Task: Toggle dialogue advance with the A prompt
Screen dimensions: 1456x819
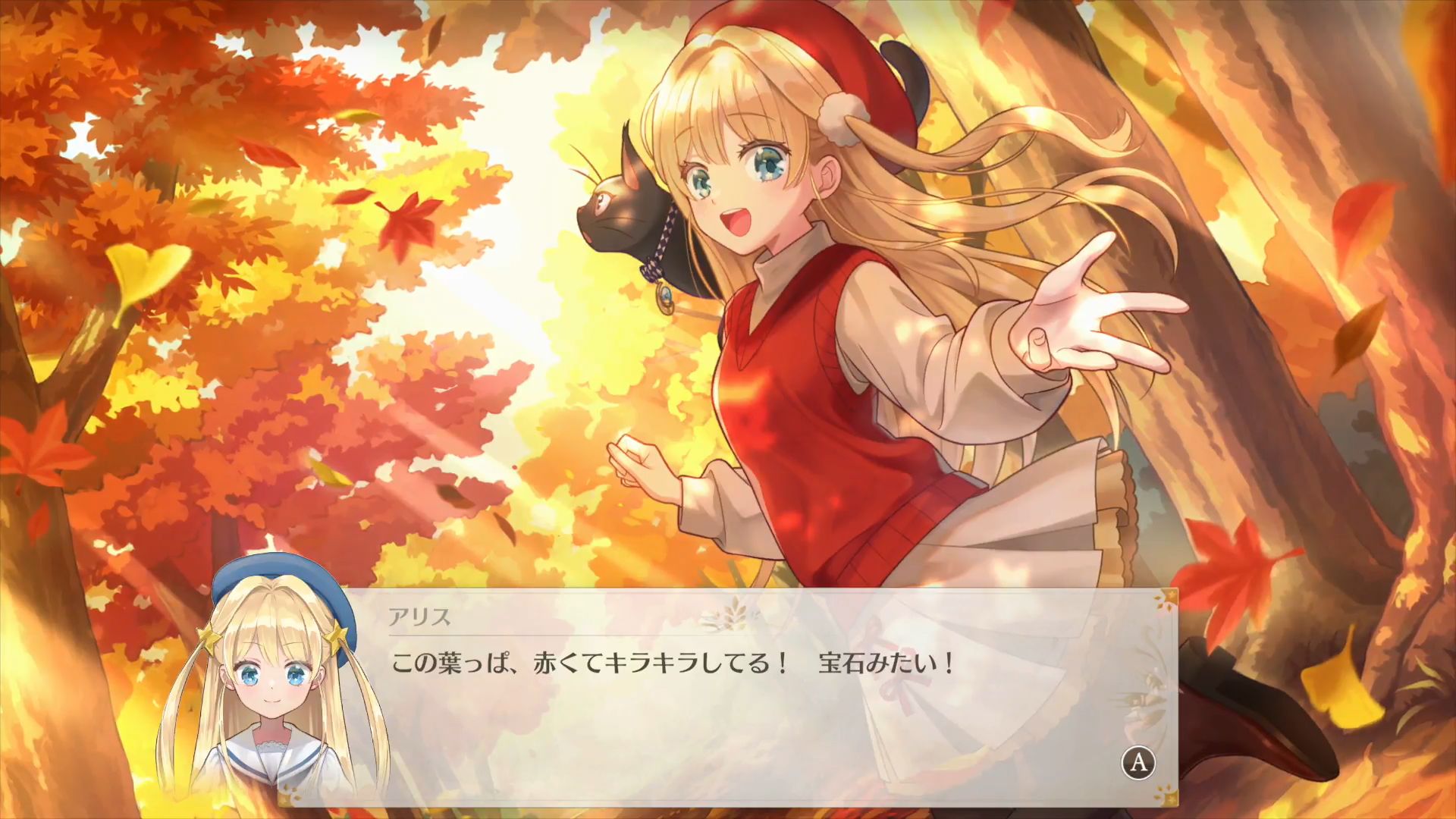Action: tap(1138, 763)
